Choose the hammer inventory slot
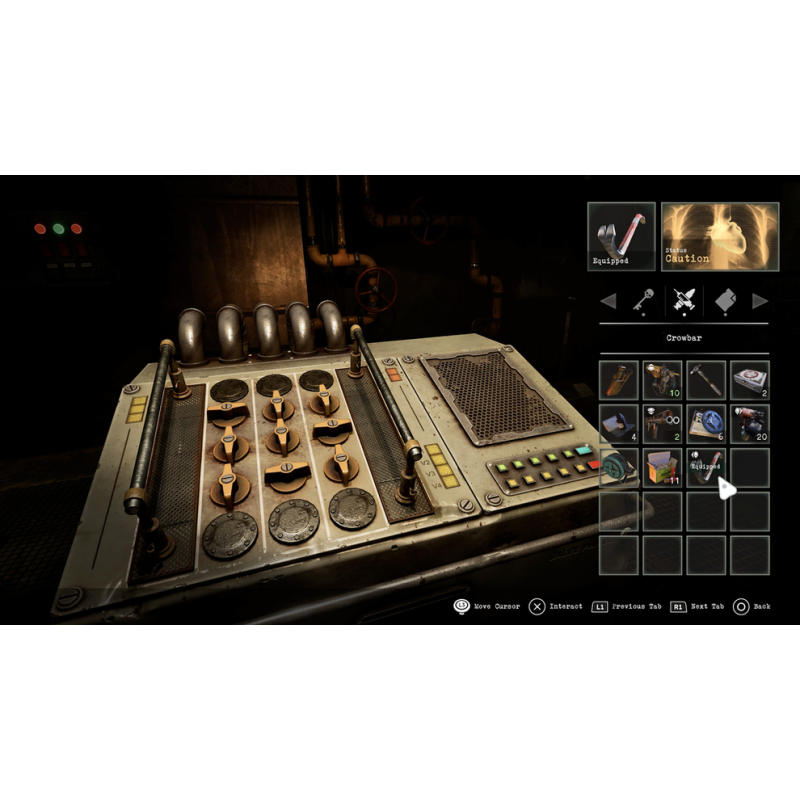This screenshot has width=800, height=800. click(706, 380)
